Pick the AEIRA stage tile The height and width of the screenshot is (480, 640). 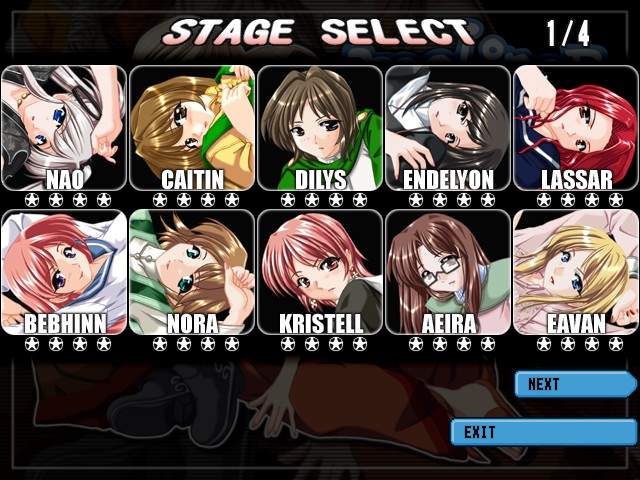click(448, 271)
